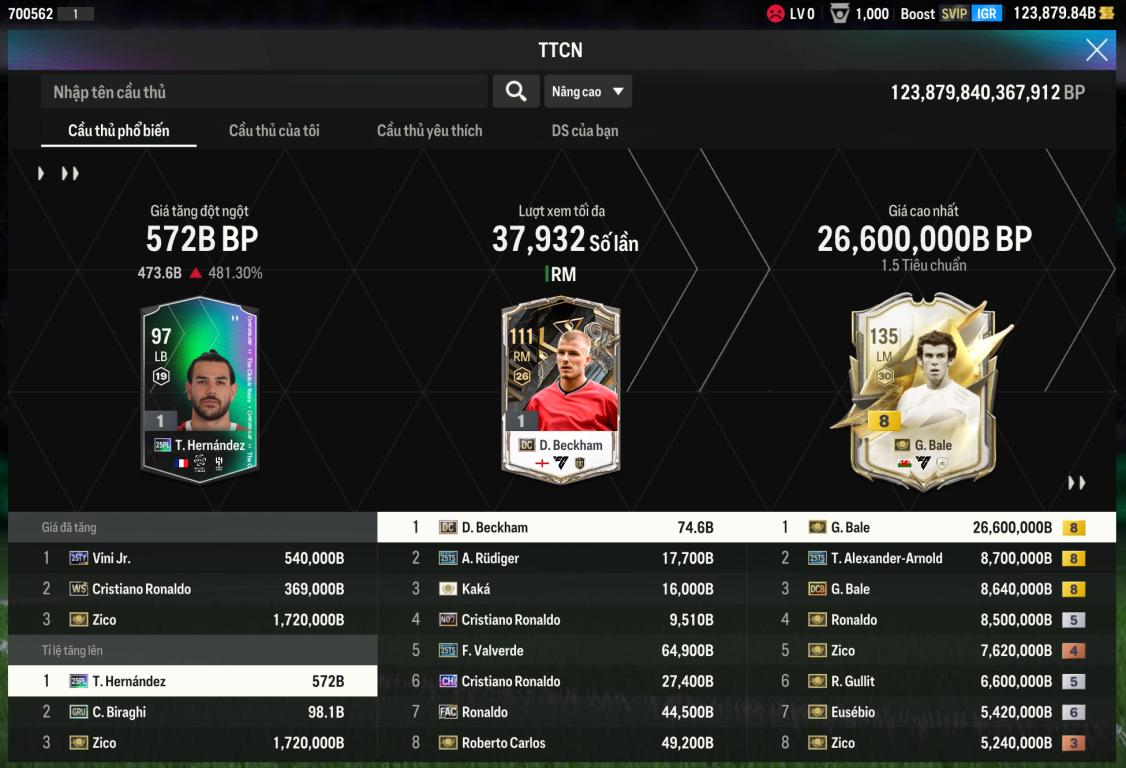
Task: Switch to Cầu thủ của tôi tab
Action: [x=274, y=131]
